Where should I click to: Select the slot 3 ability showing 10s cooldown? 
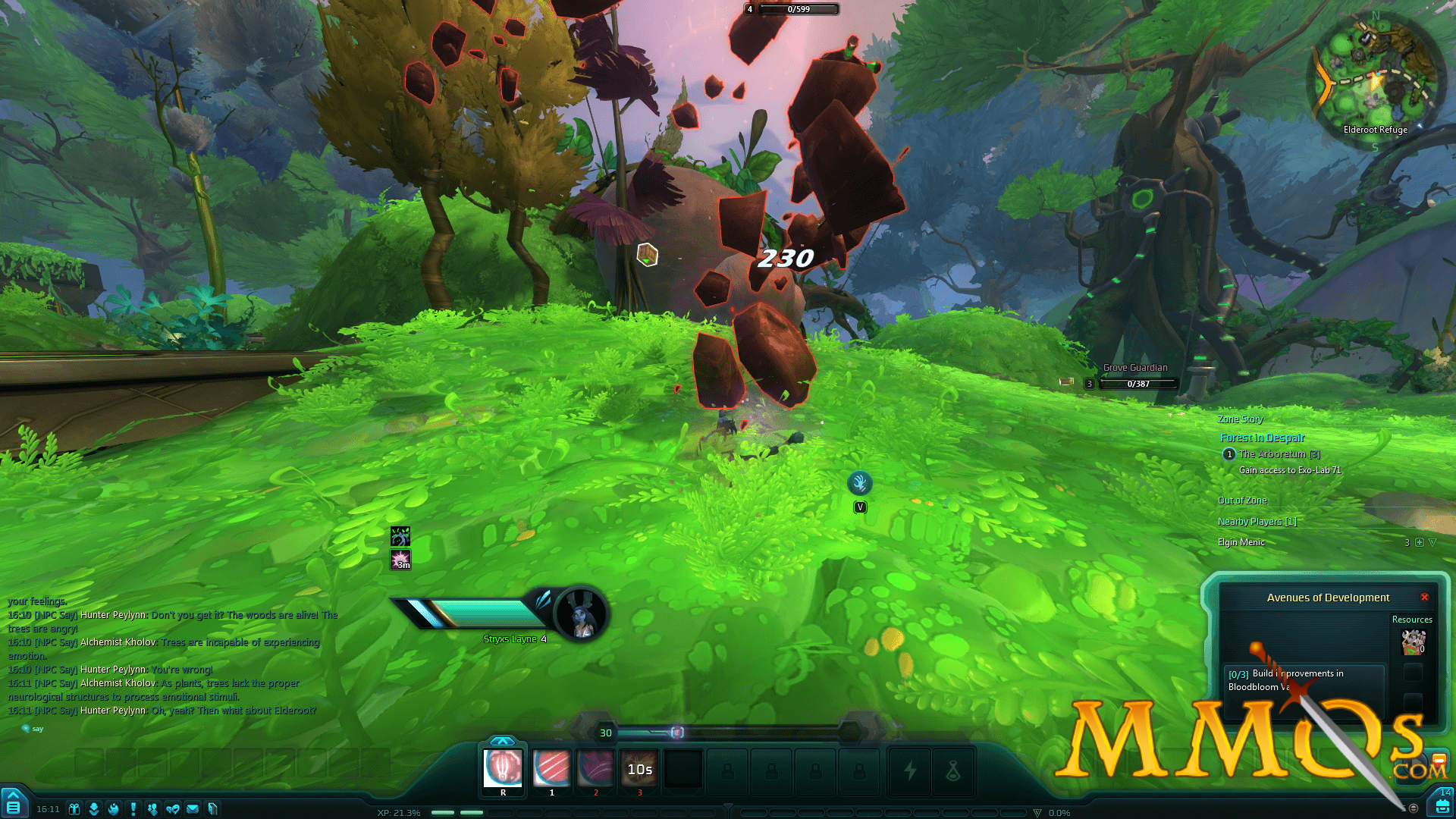coord(639,768)
